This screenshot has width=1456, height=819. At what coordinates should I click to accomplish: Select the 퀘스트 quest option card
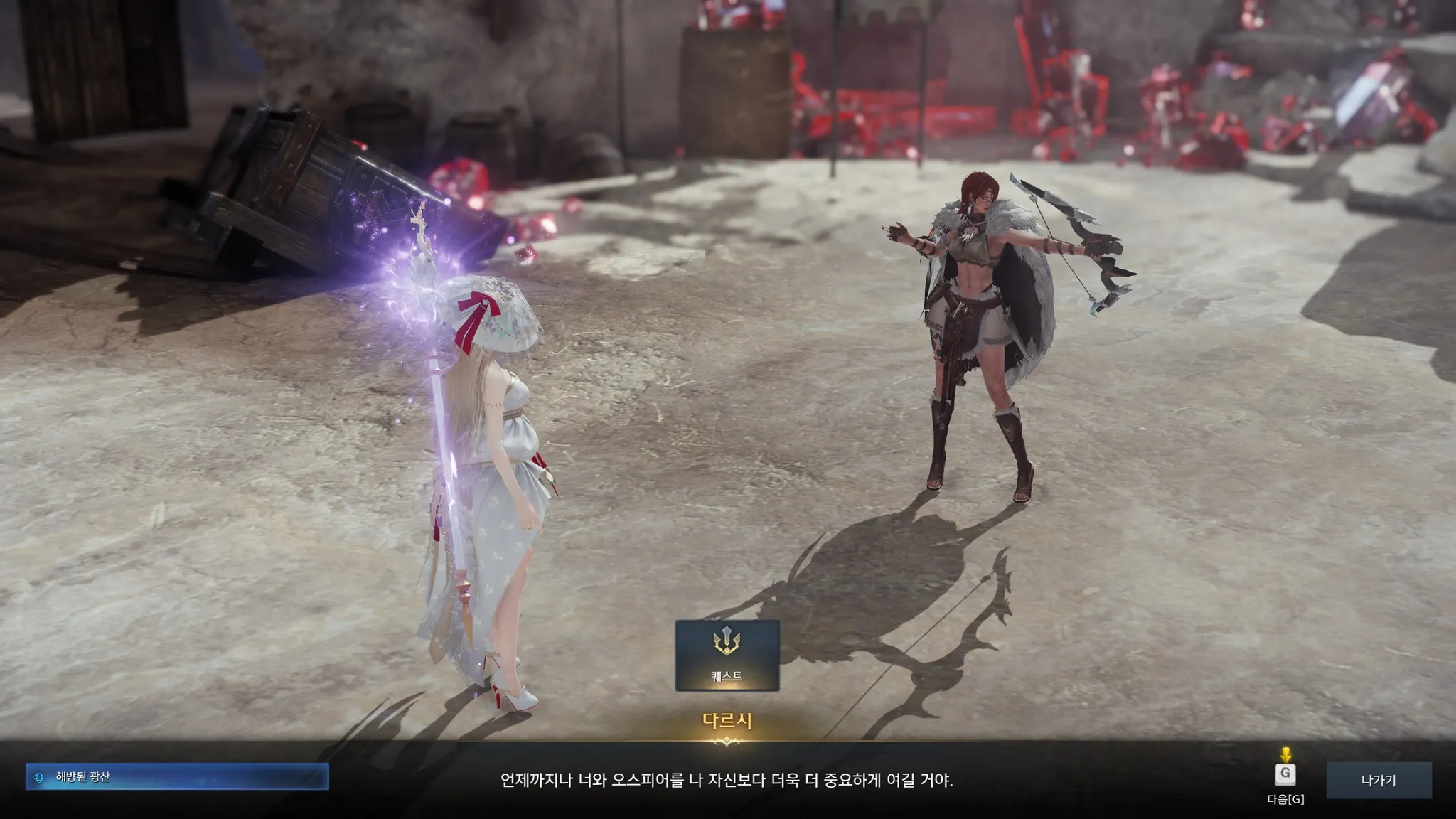727,655
